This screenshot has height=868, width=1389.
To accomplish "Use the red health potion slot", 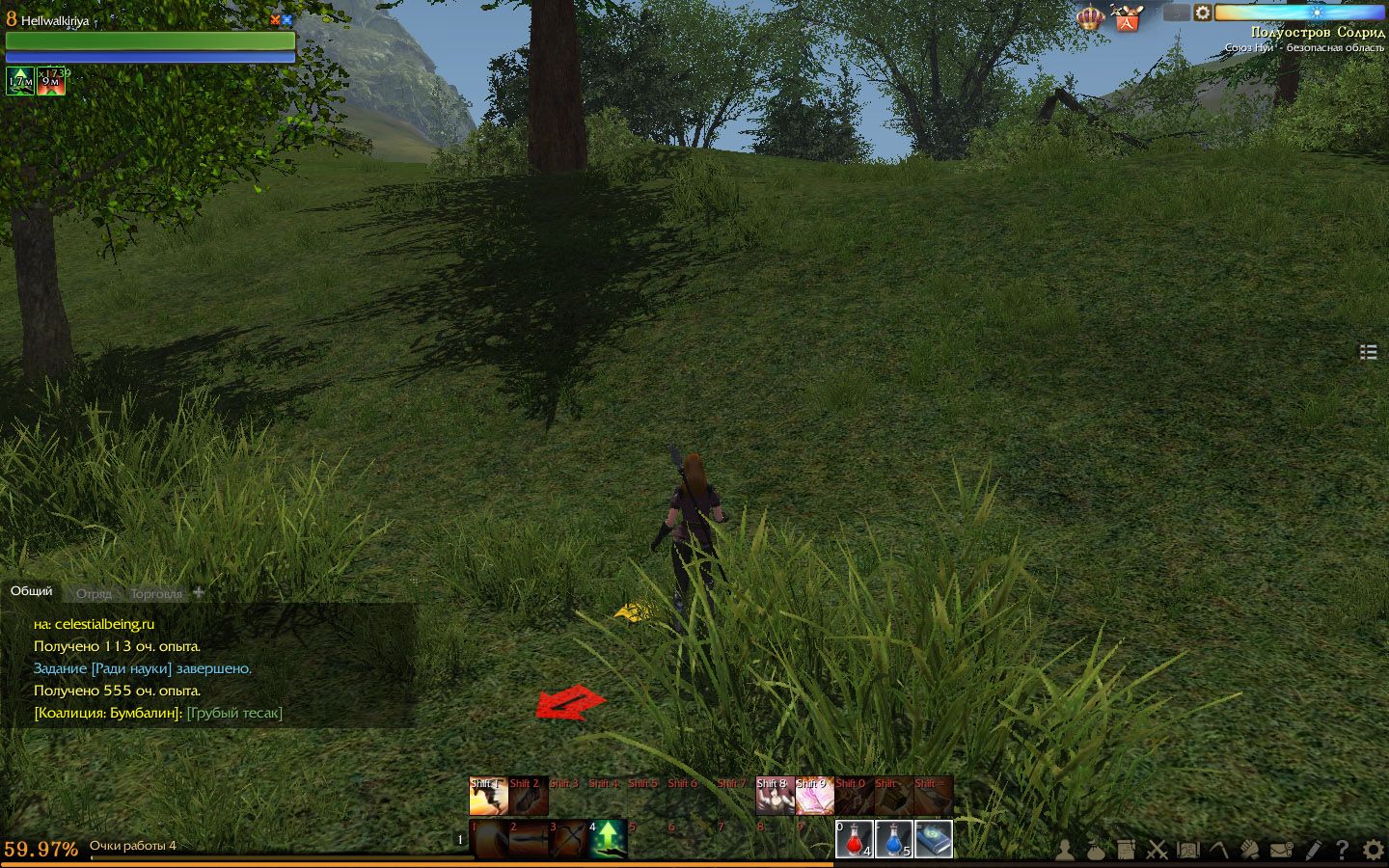I will (x=854, y=839).
